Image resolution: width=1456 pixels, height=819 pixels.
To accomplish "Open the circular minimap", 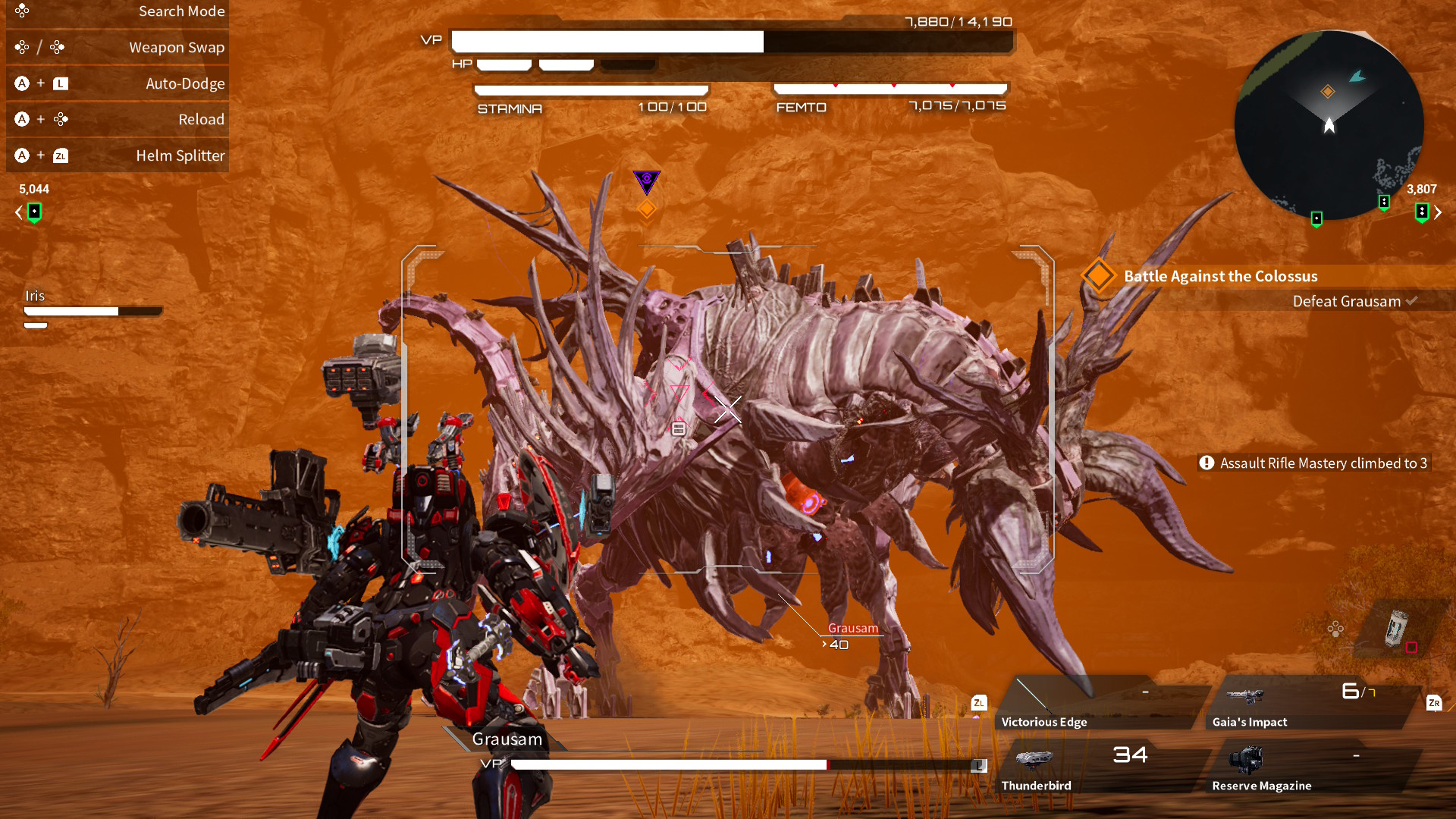I will pyautogui.click(x=1329, y=125).
